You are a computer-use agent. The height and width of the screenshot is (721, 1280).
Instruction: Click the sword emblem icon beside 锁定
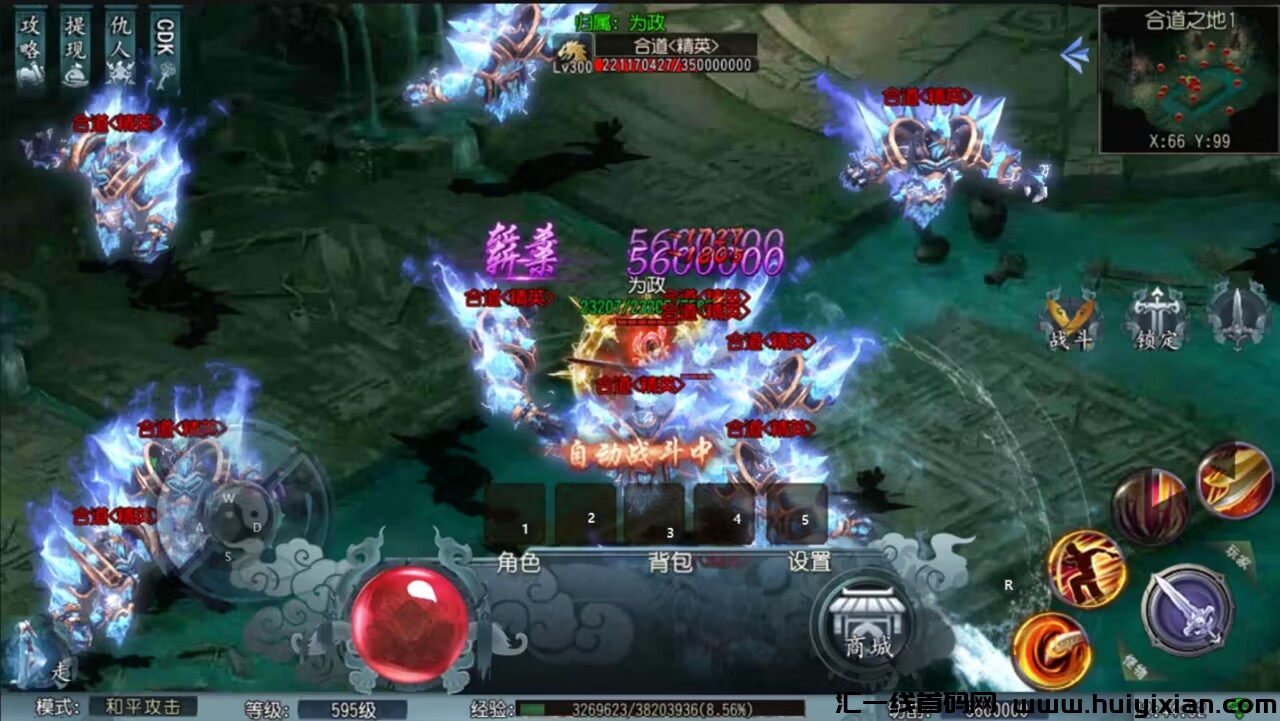[x=1238, y=315]
